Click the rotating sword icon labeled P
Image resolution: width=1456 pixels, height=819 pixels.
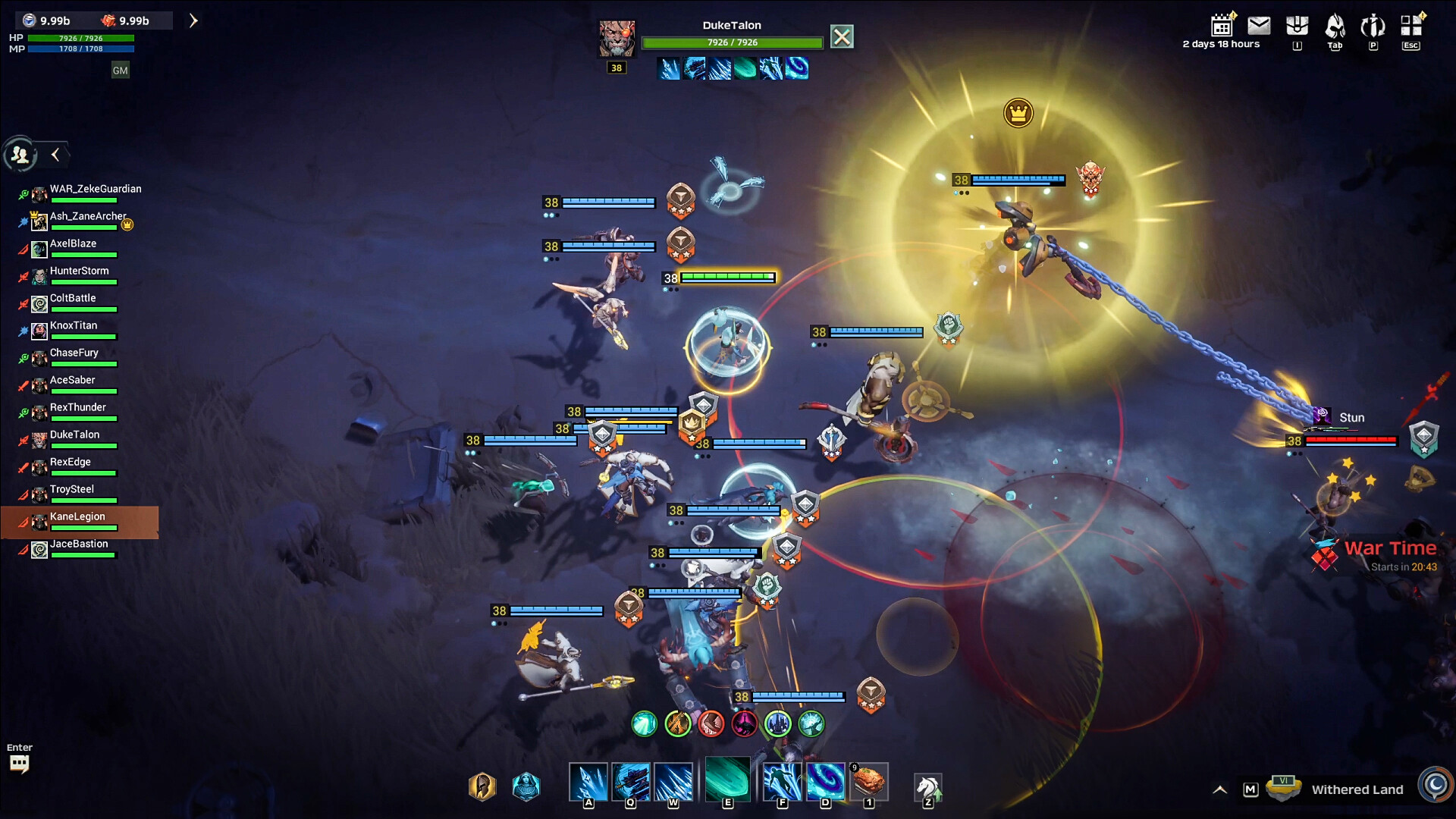[x=1373, y=25]
